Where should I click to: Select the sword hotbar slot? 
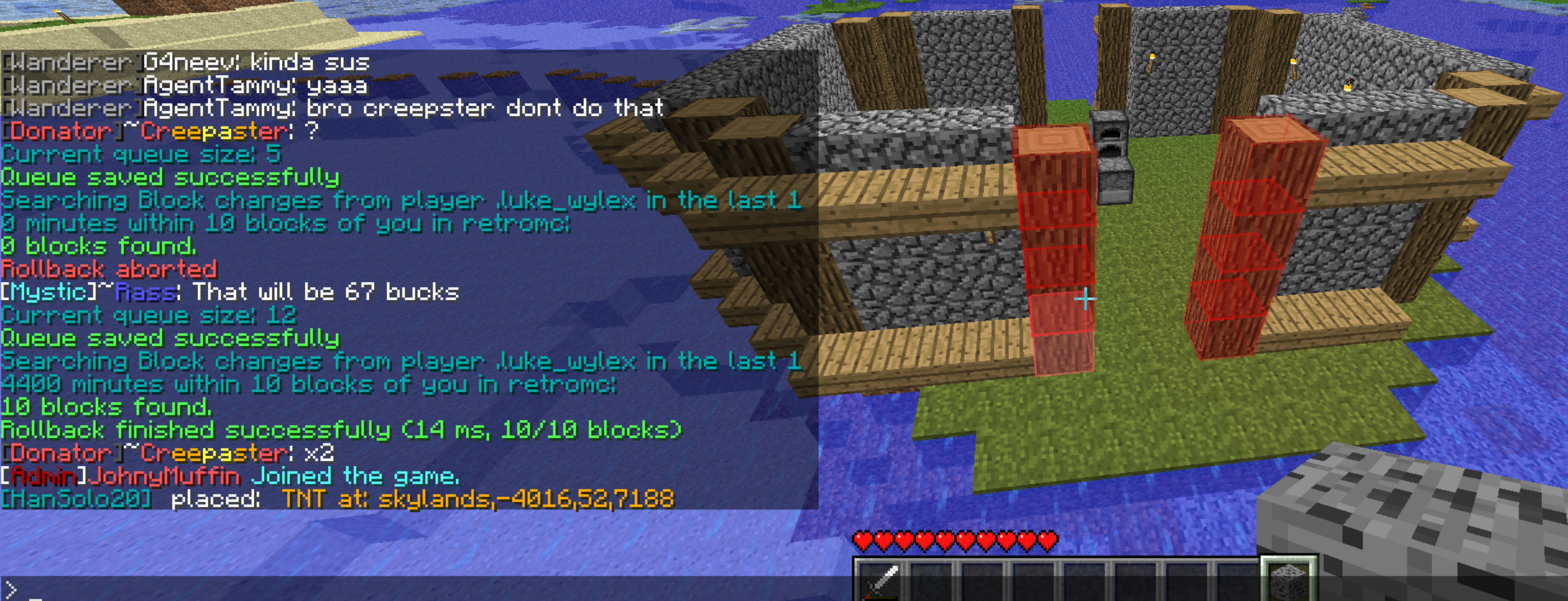880,582
